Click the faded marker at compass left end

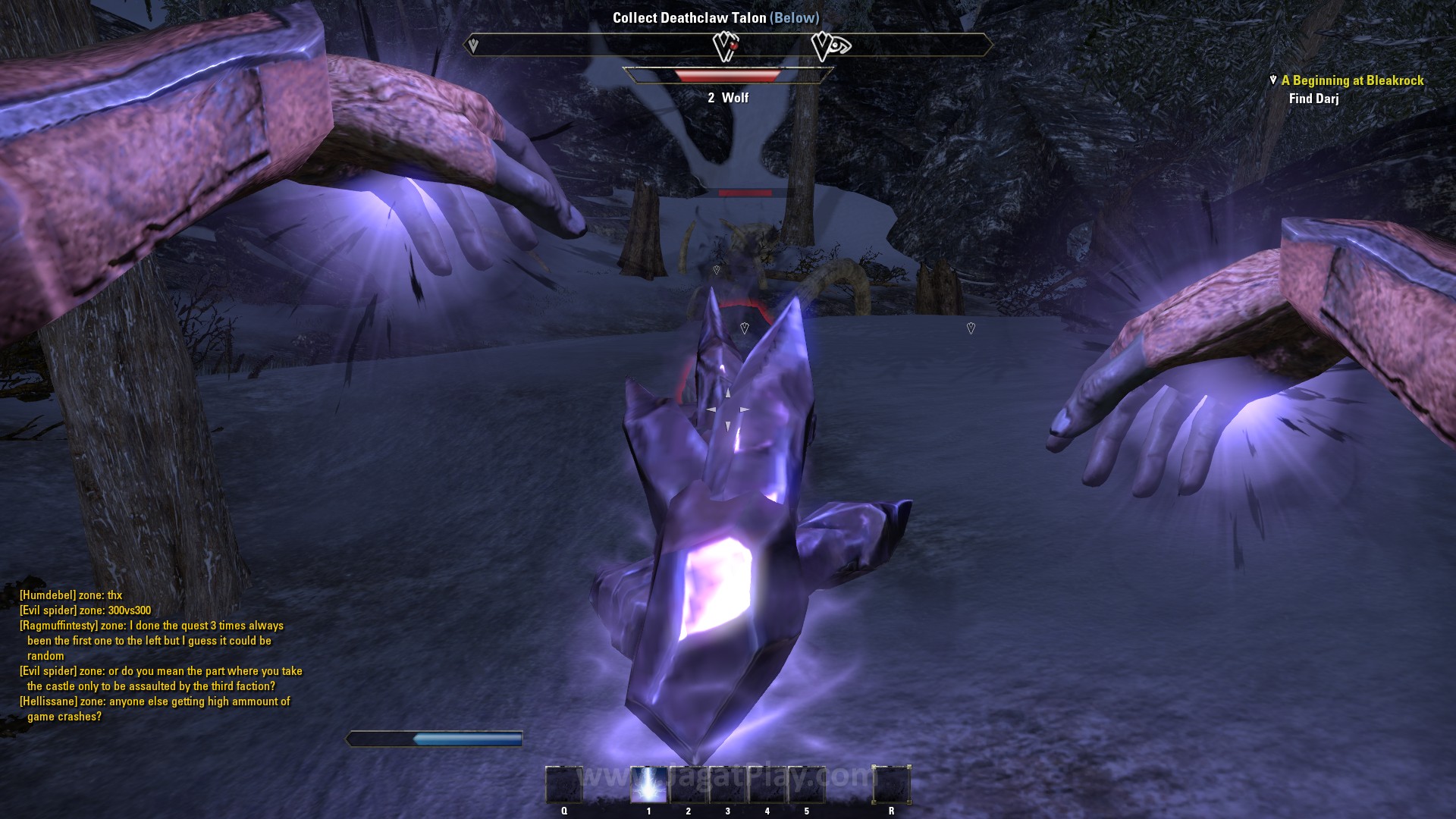(473, 45)
